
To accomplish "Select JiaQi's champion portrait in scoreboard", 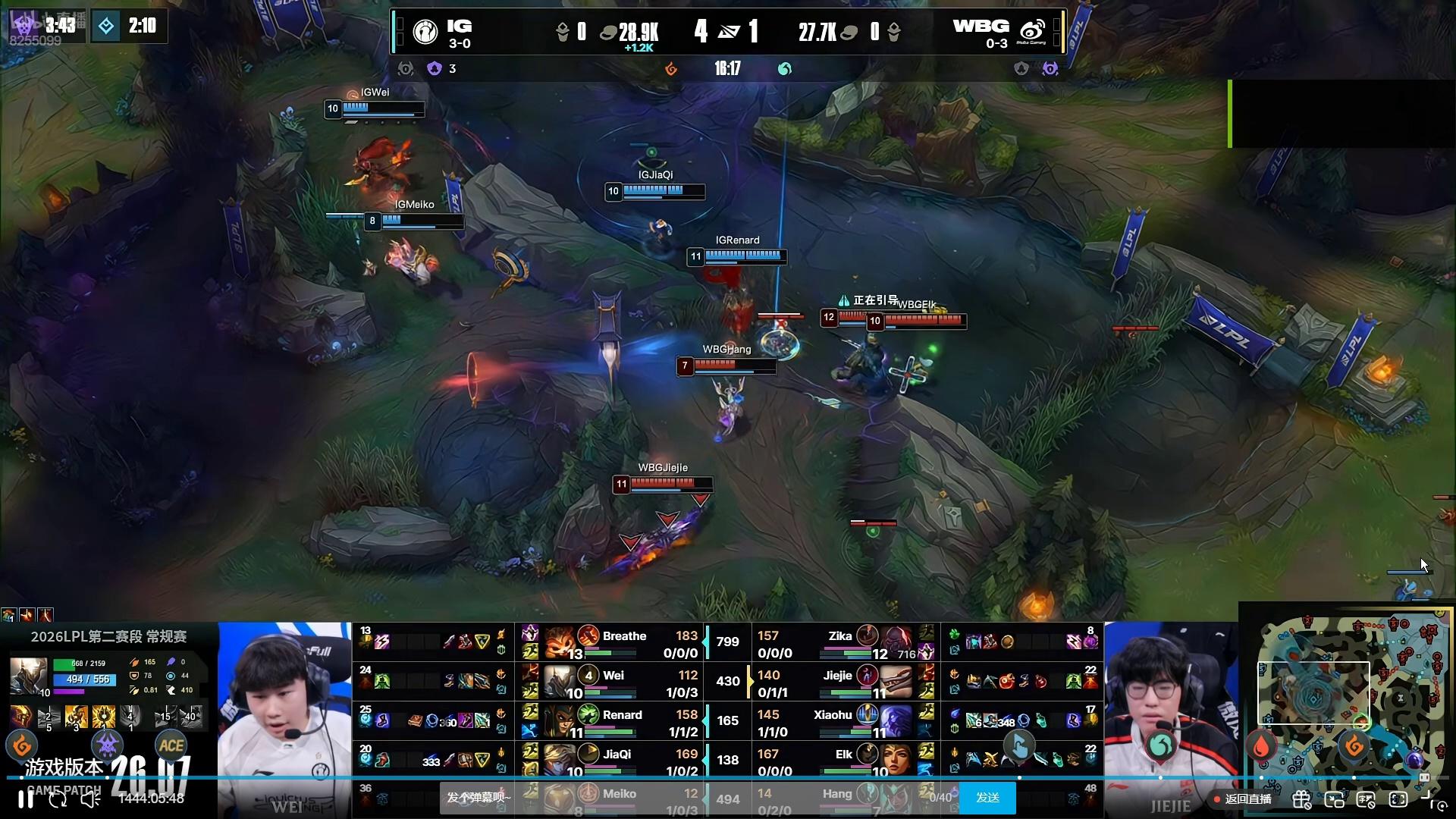I will [560, 760].
